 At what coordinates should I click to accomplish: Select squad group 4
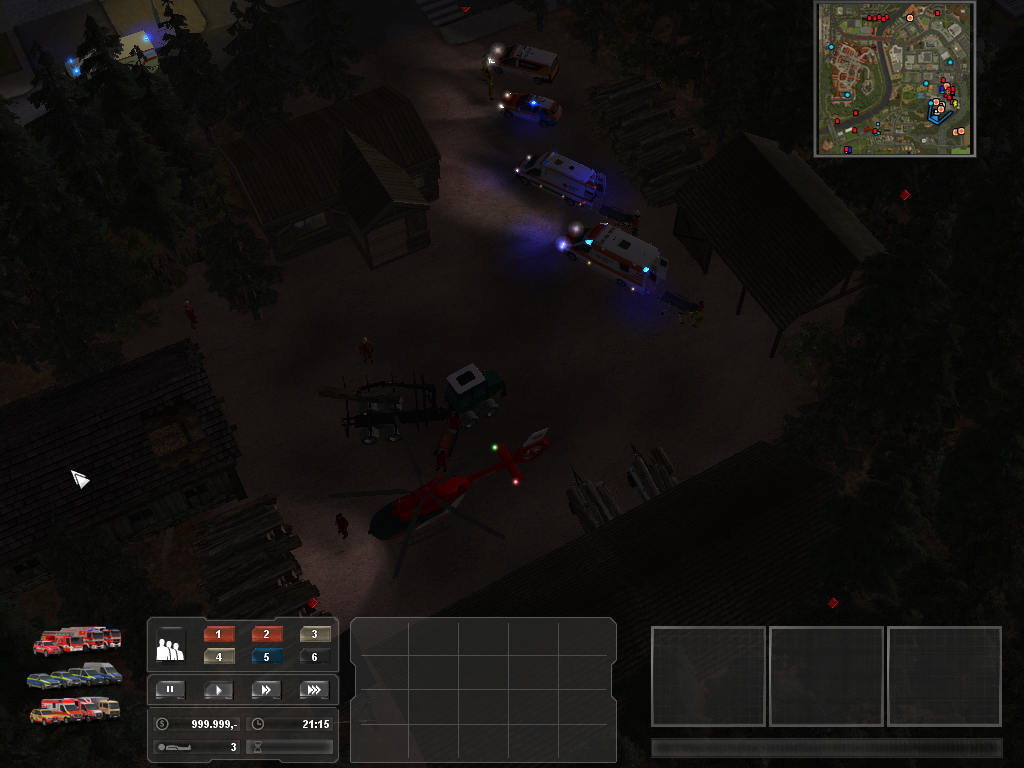[218, 657]
